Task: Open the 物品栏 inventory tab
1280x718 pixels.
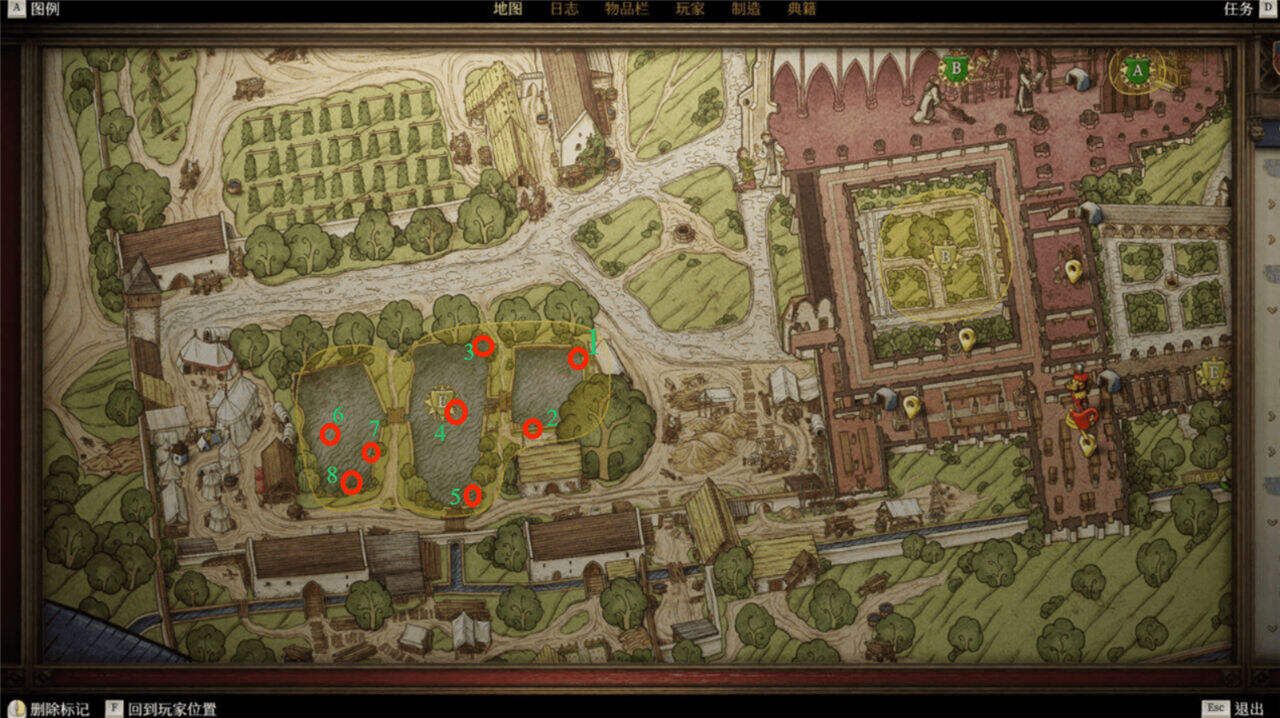Action: click(627, 9)
